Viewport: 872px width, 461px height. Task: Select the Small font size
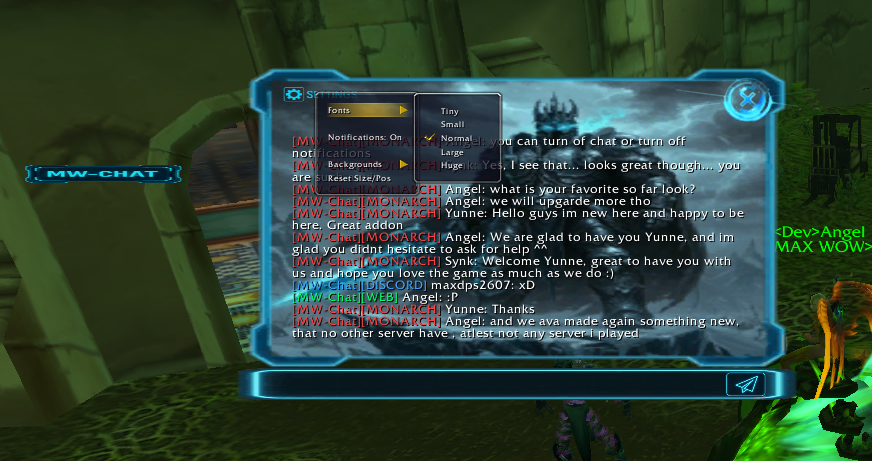[x=452, y=124]
